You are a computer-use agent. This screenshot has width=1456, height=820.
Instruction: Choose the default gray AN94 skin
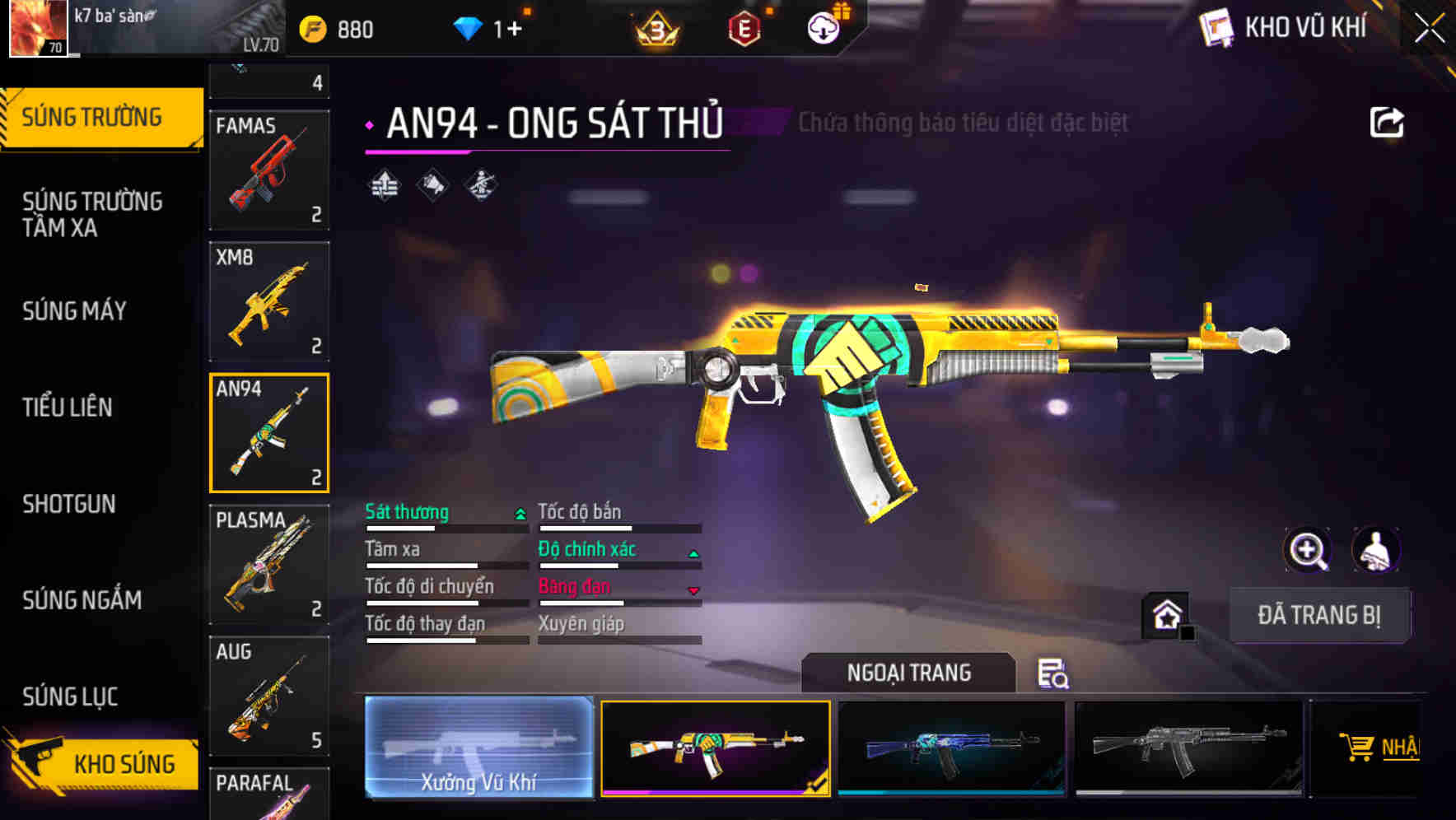pos(1188,748)
